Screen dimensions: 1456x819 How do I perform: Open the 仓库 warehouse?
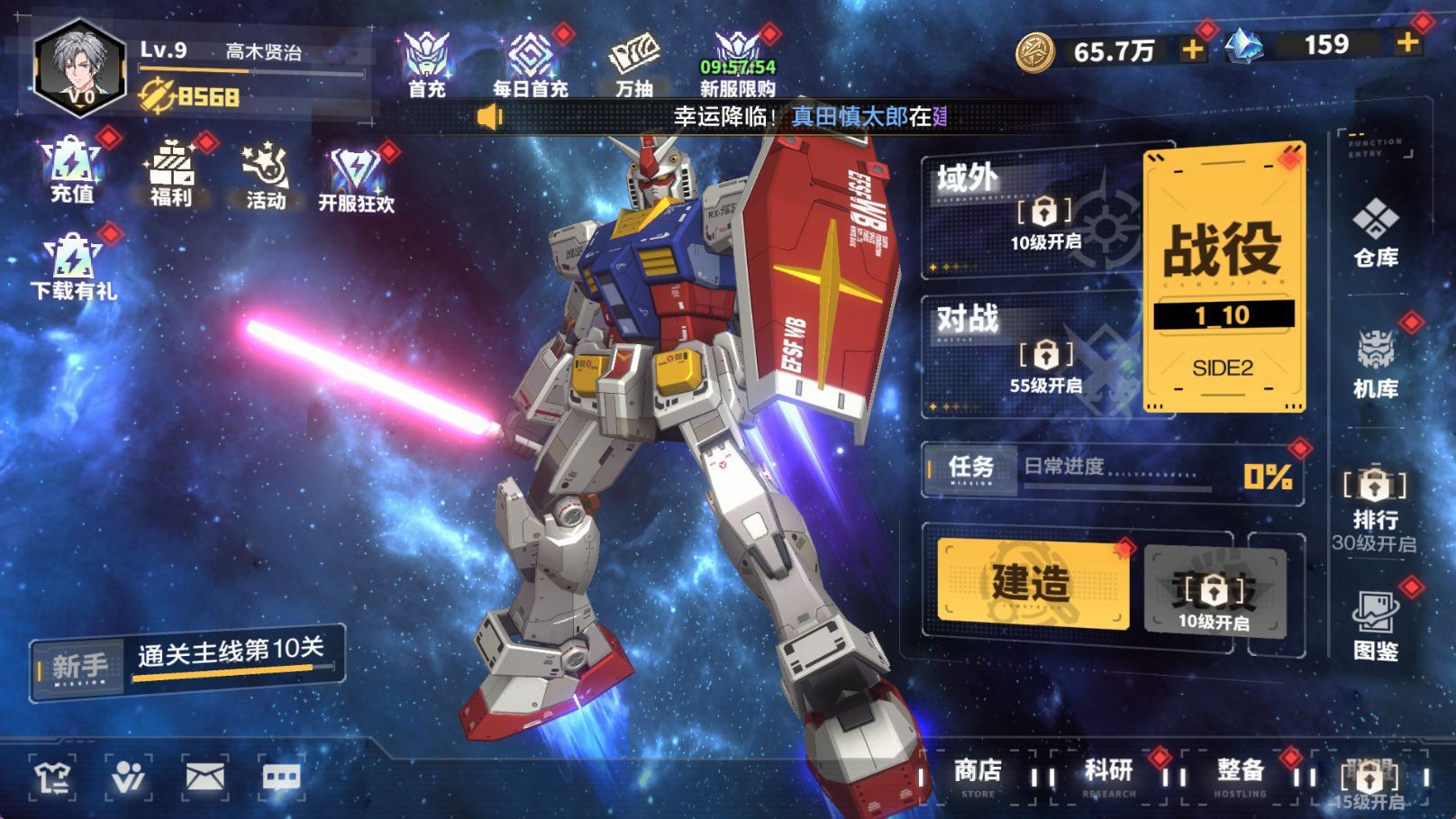coord(1375,232)
